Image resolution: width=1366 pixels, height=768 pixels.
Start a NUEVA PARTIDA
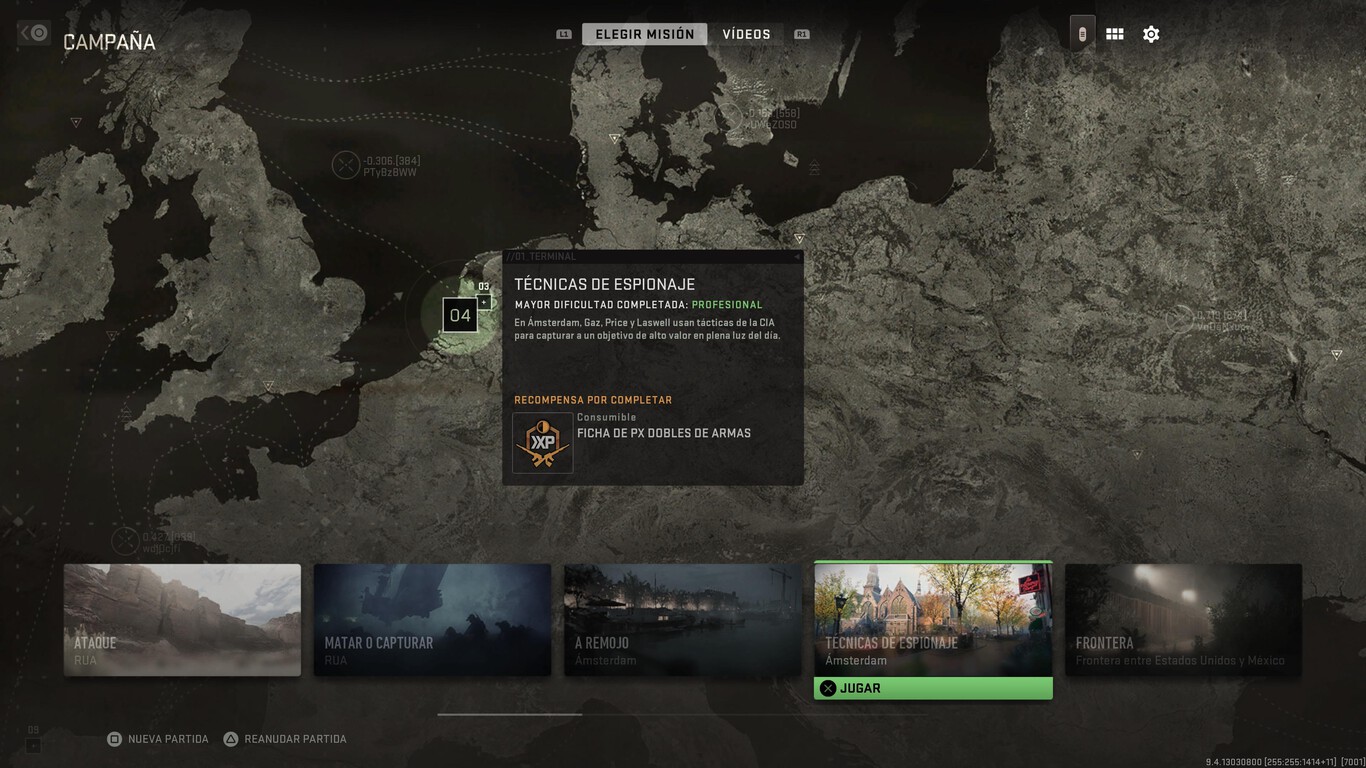click(157, 738)
